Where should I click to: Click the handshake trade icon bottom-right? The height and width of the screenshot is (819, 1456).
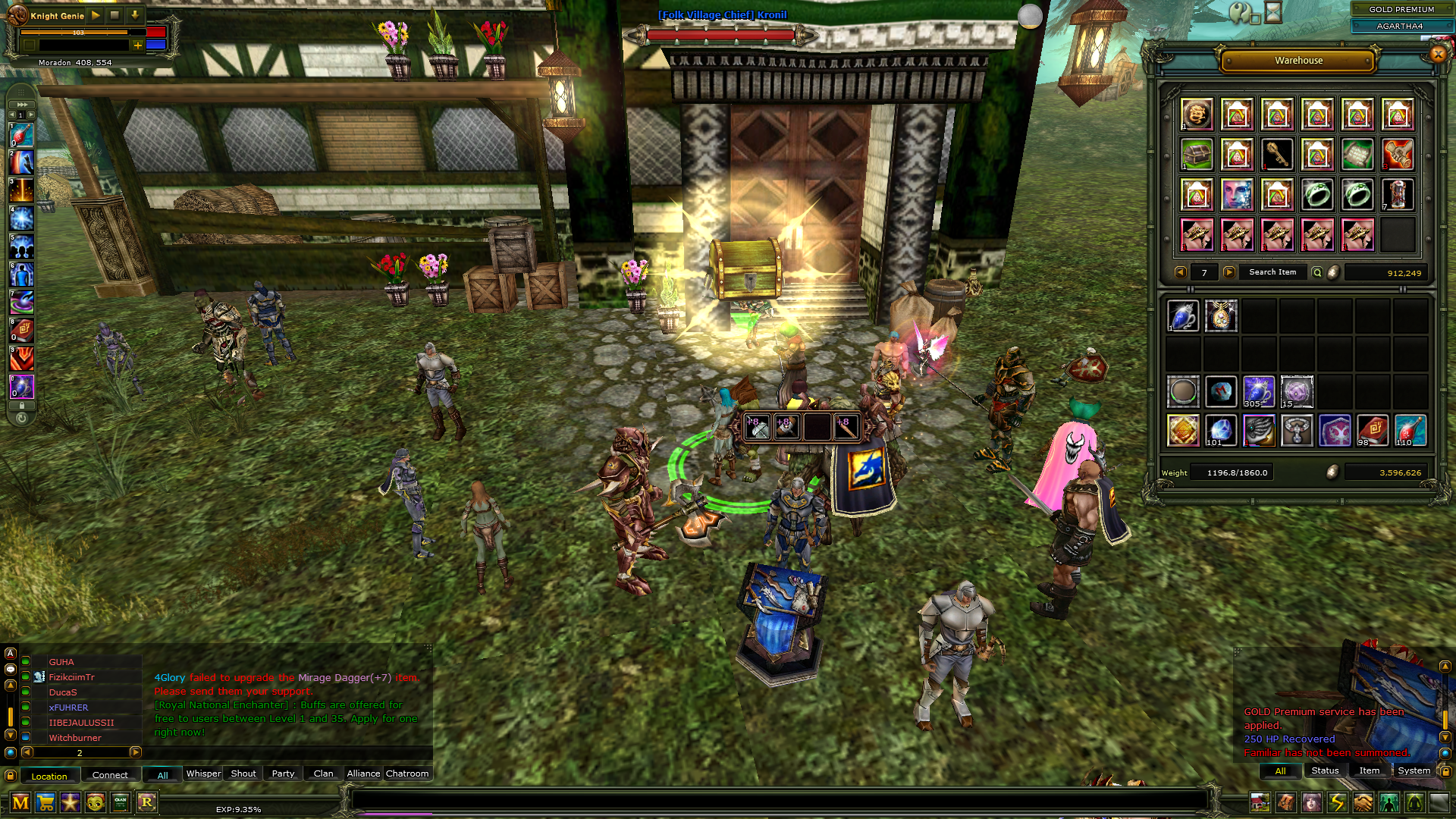(1363, 802)
